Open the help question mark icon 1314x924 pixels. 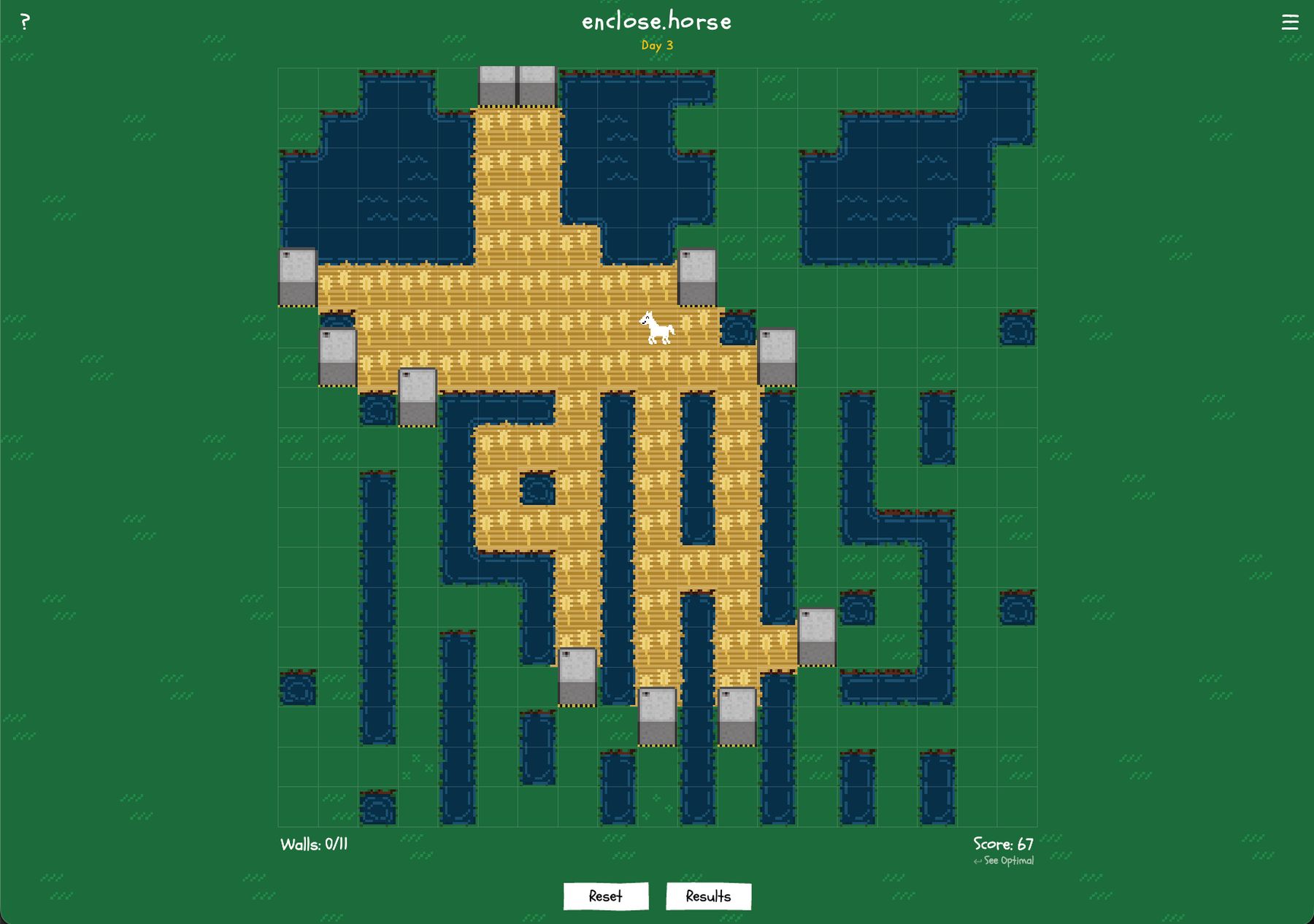[26, 20]
